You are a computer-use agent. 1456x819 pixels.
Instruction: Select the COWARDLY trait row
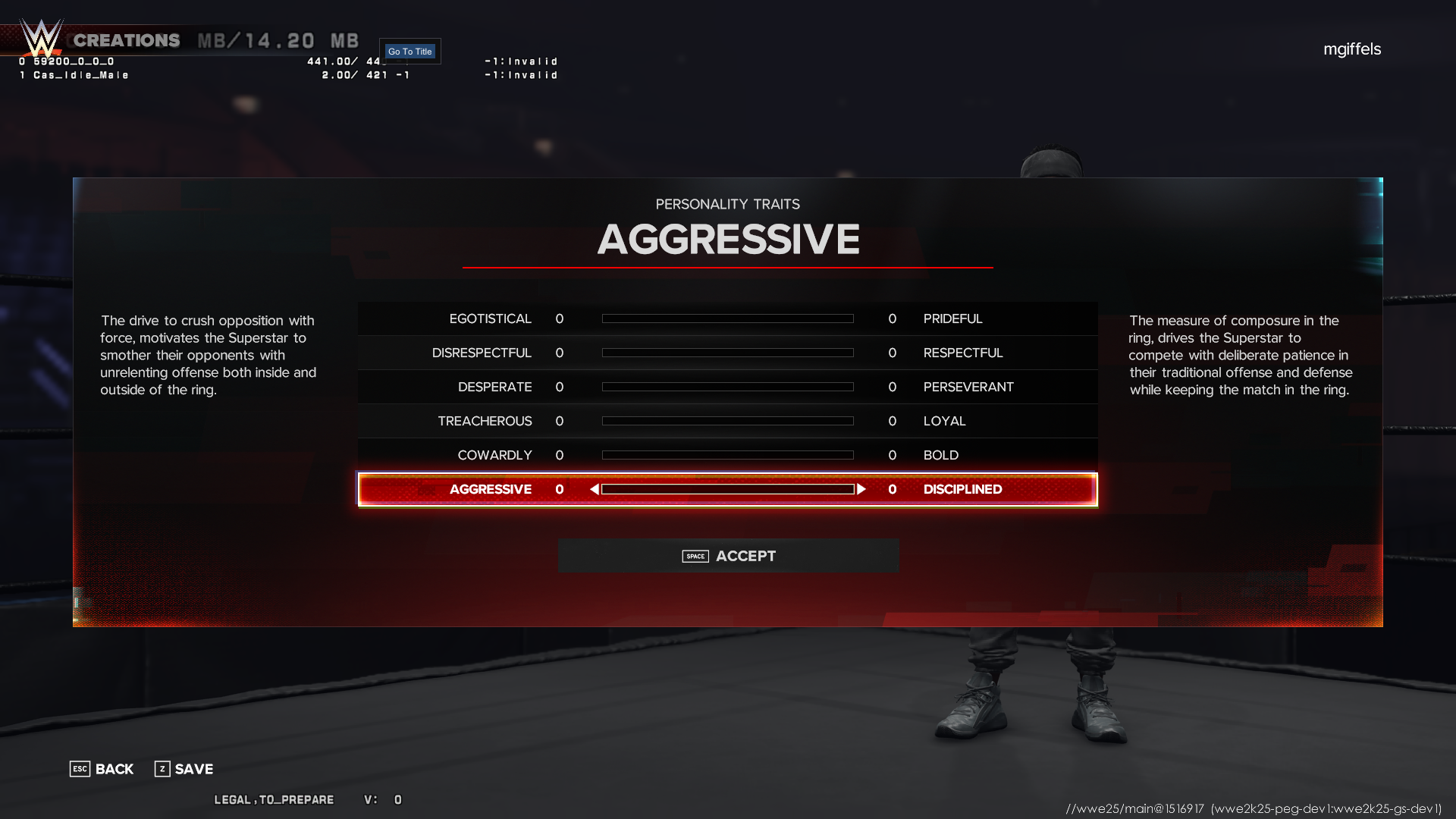coord(728,455)
